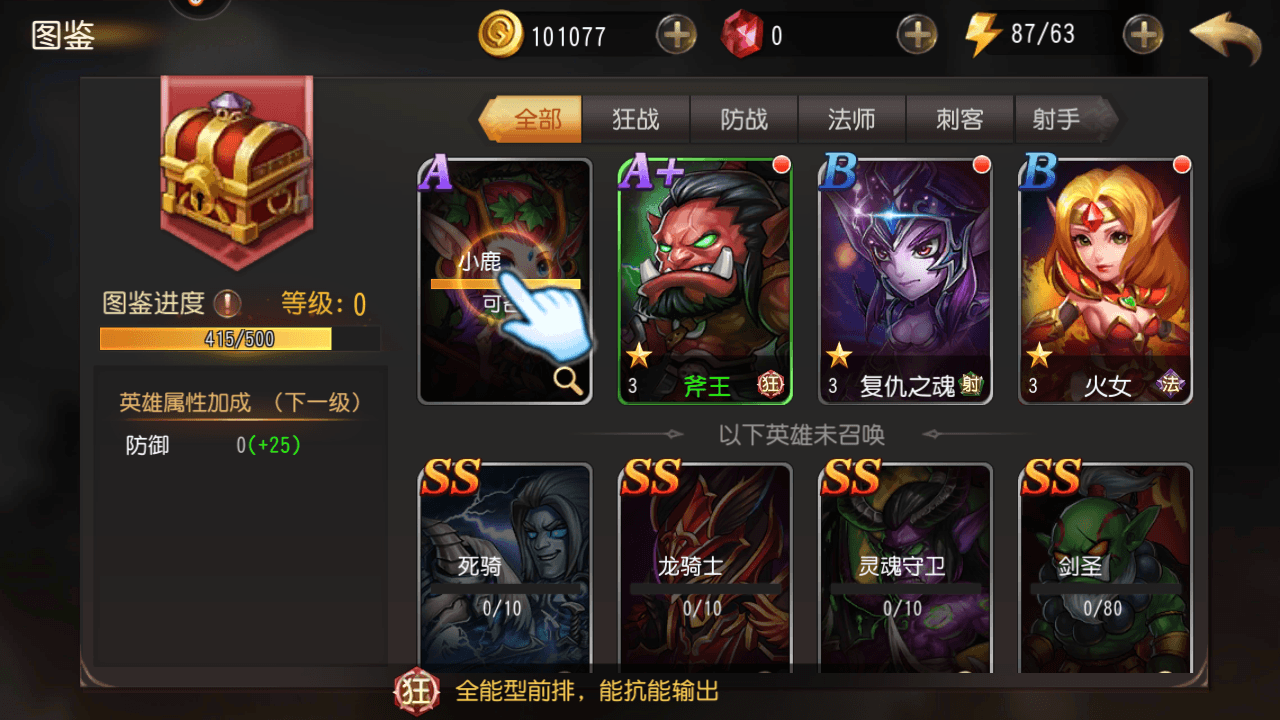Click the 415/500 progress bar
This screenshot has height=720, width=1280.
pyautogui.click(x=215, y=339)
